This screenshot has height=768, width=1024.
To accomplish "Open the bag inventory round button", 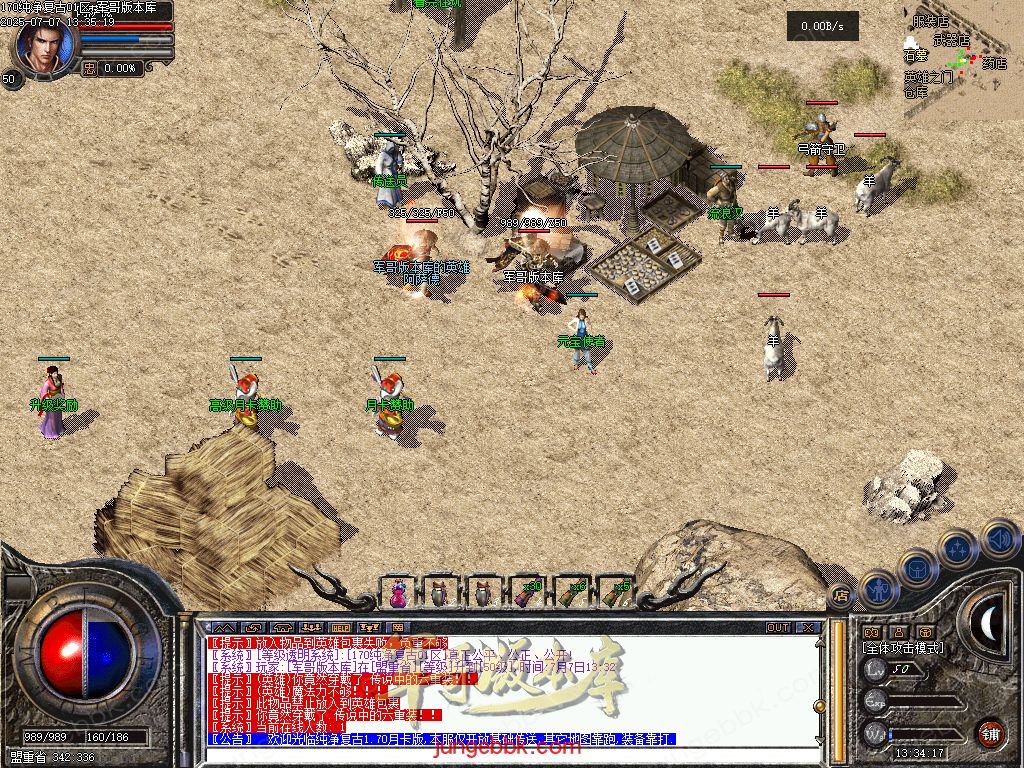I will tap(918, 569).
